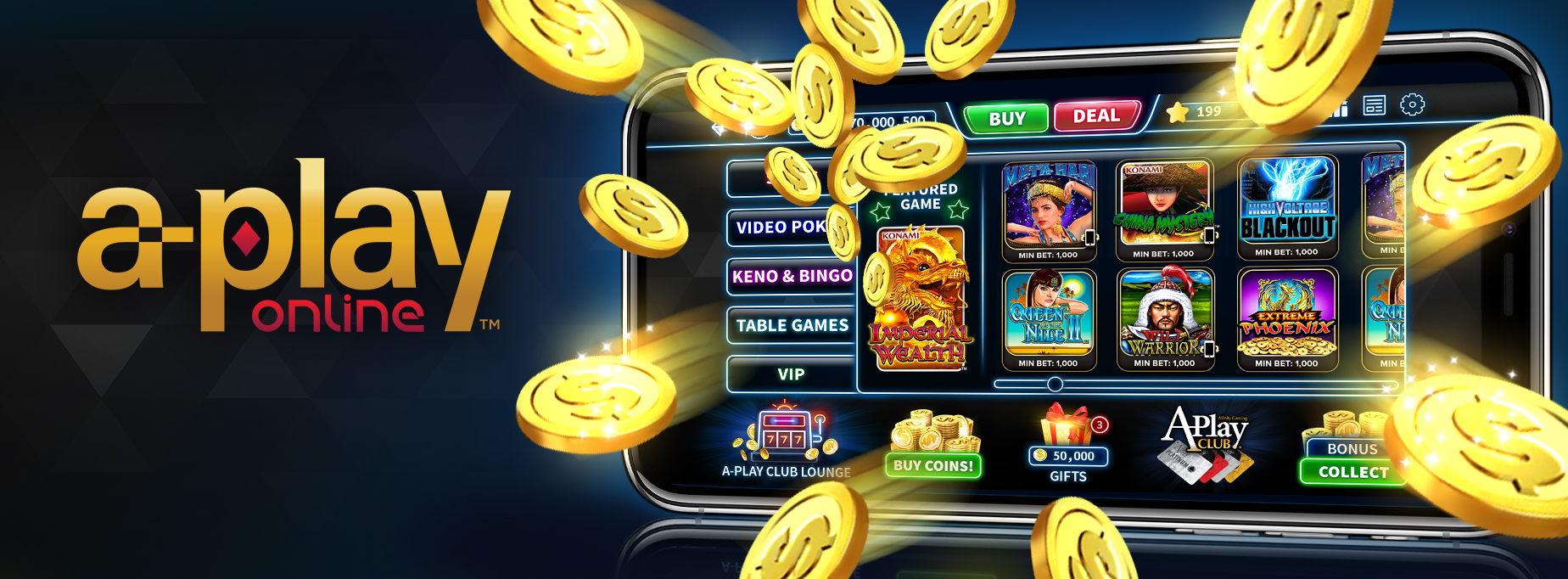Click the game list scrollbar handle
This screenshot has height=579, width=1568.
click(1055, 385)
